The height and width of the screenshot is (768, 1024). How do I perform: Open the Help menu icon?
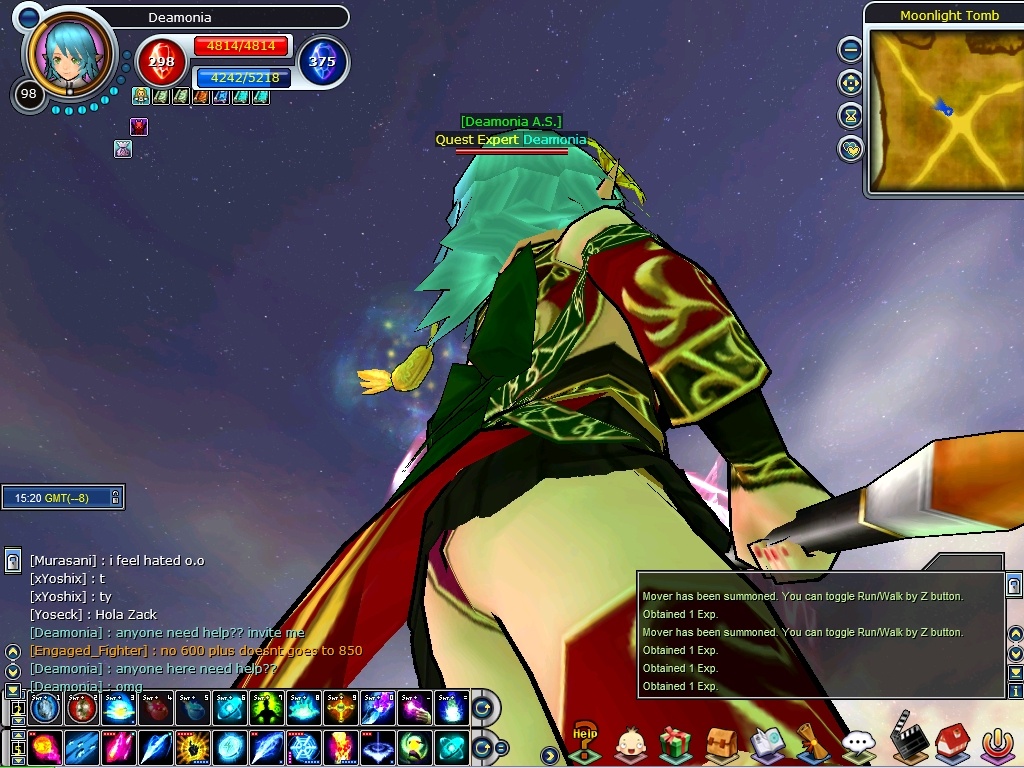(x=585, y=744)
